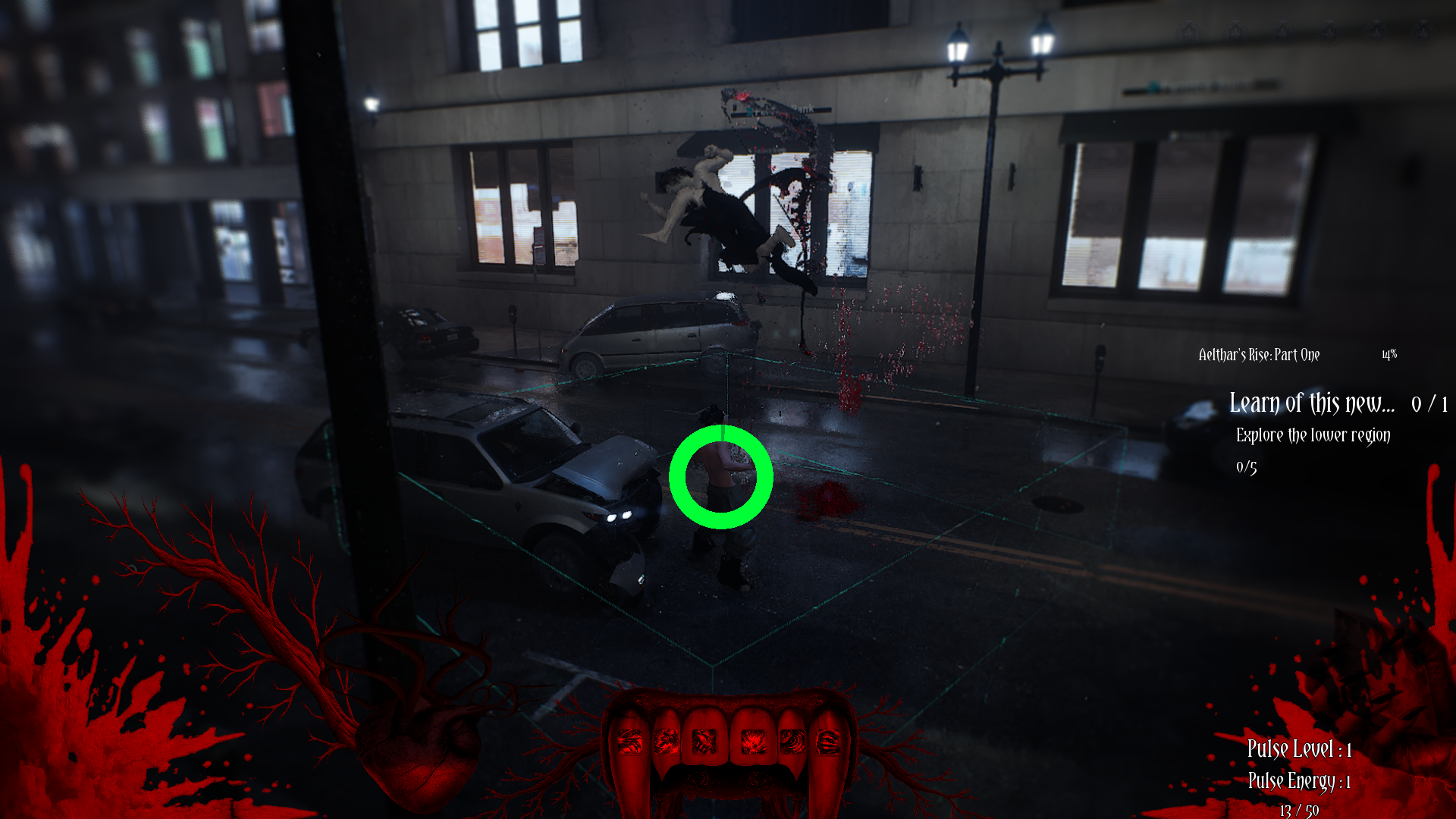The height and width of the screenshot is (819, 1456).
Task: Toggle tracking of the Explore the lower region objective
Action: point(1313,436)
